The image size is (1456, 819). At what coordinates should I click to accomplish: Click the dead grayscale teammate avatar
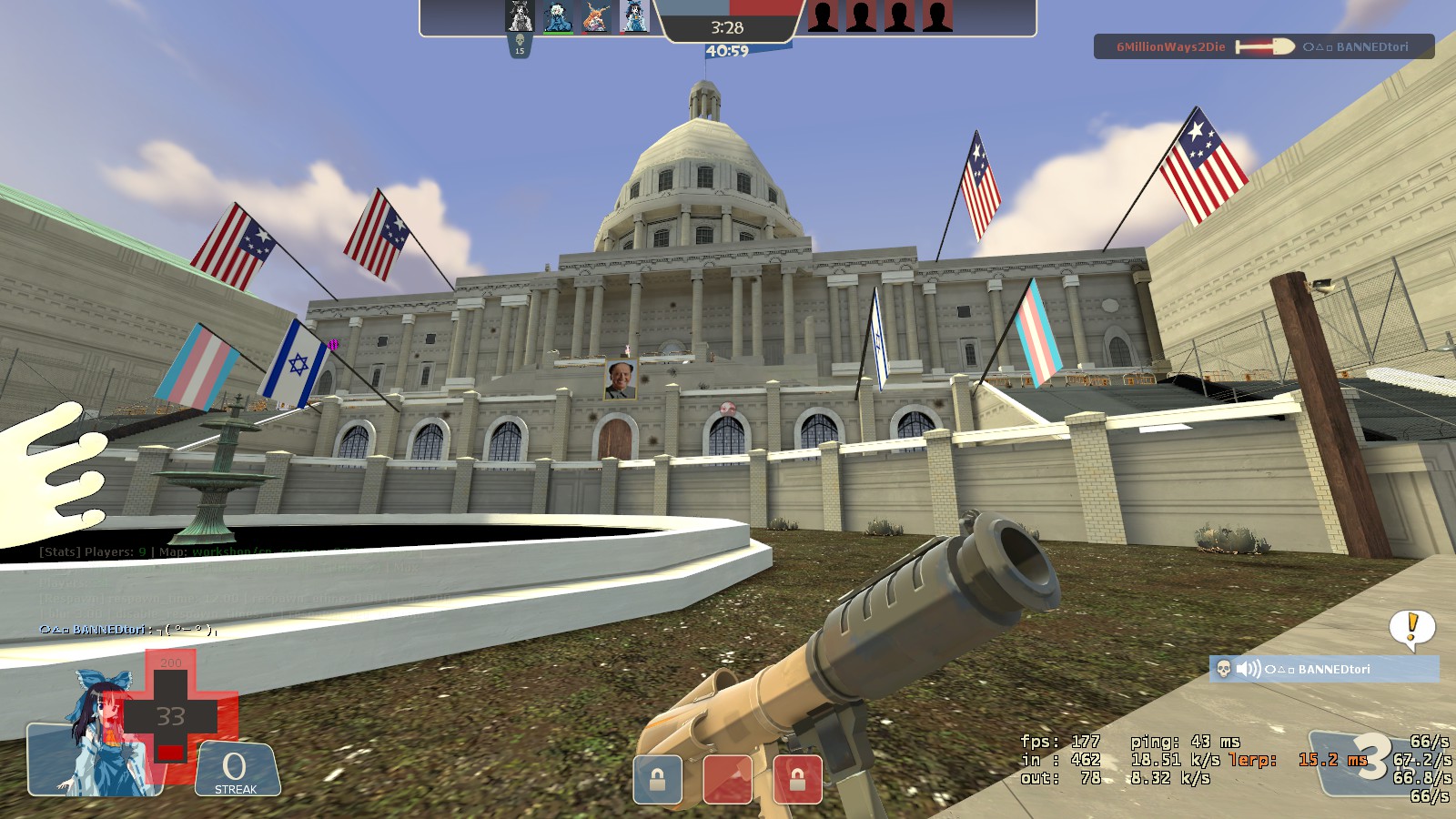pos(520,16)
